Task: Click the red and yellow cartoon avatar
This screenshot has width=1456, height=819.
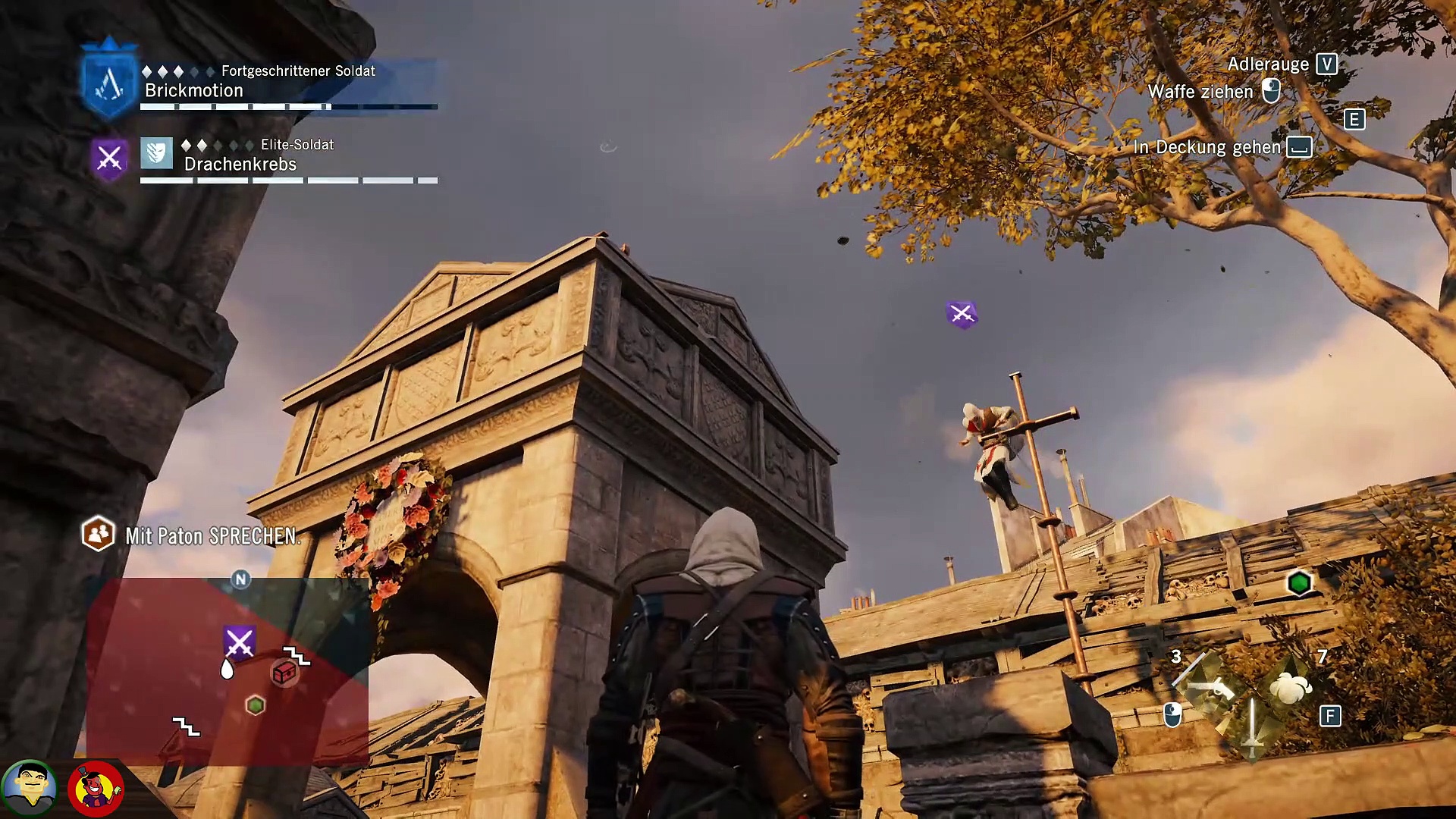Action: (96, 789)
